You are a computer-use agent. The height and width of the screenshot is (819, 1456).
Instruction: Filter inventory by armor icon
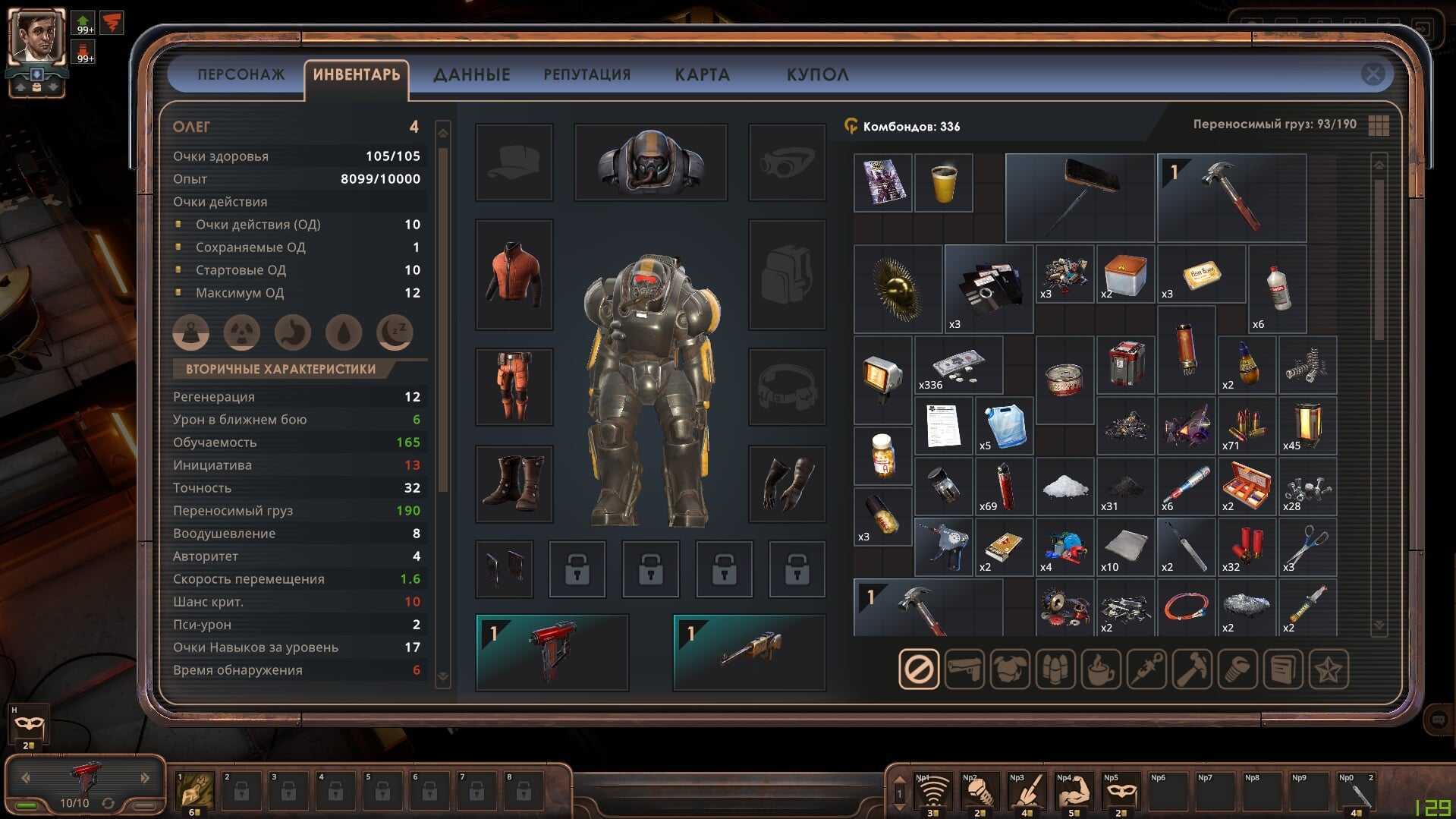[x=1010, y=669]
